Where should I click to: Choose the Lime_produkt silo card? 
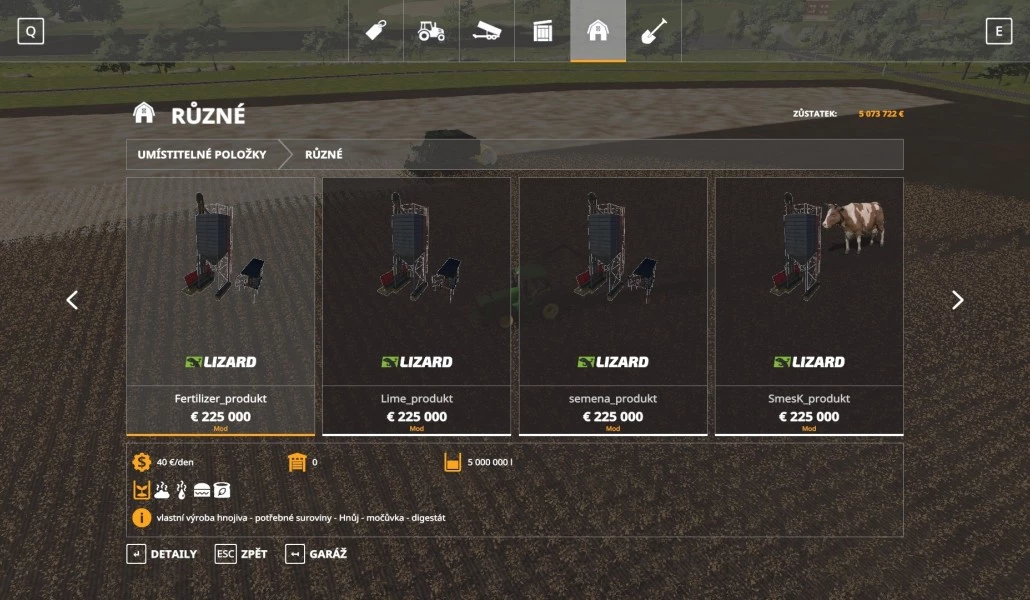click(x=416, y=306)
